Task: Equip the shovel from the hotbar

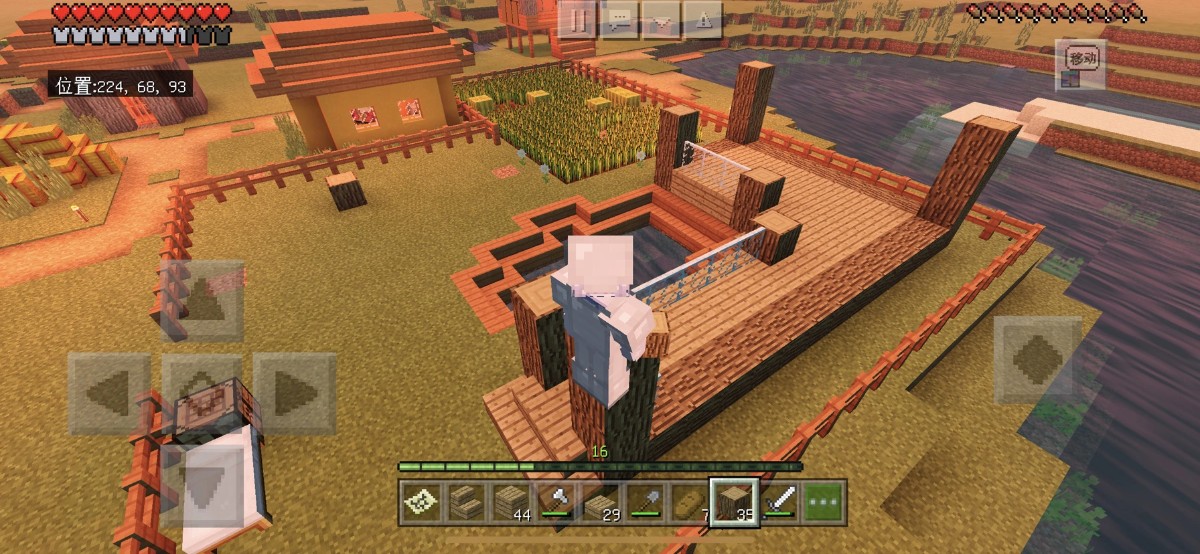Action: tap(646, 502)
